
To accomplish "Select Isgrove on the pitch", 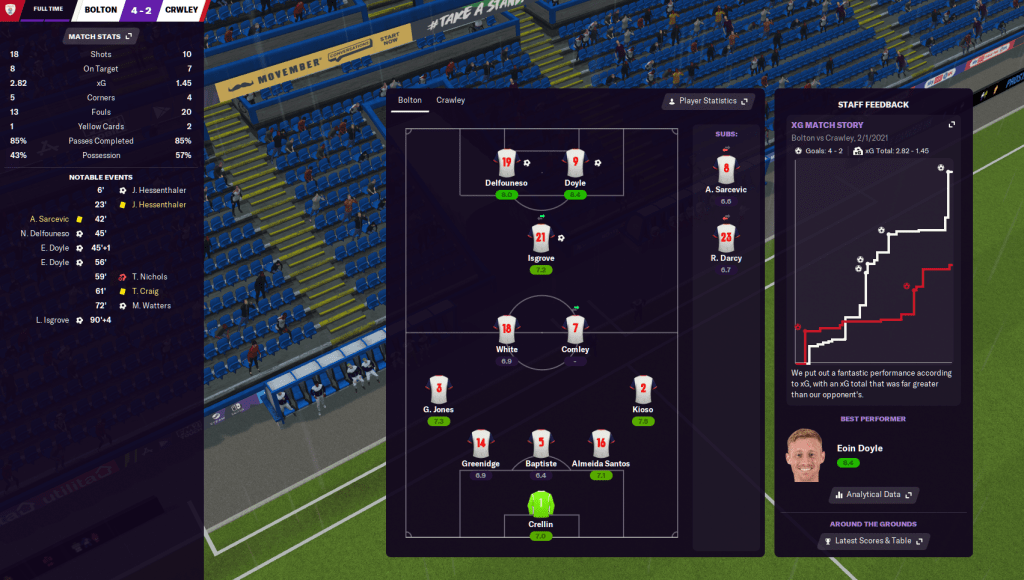I will pyautogui.click(x=541, y=237).
